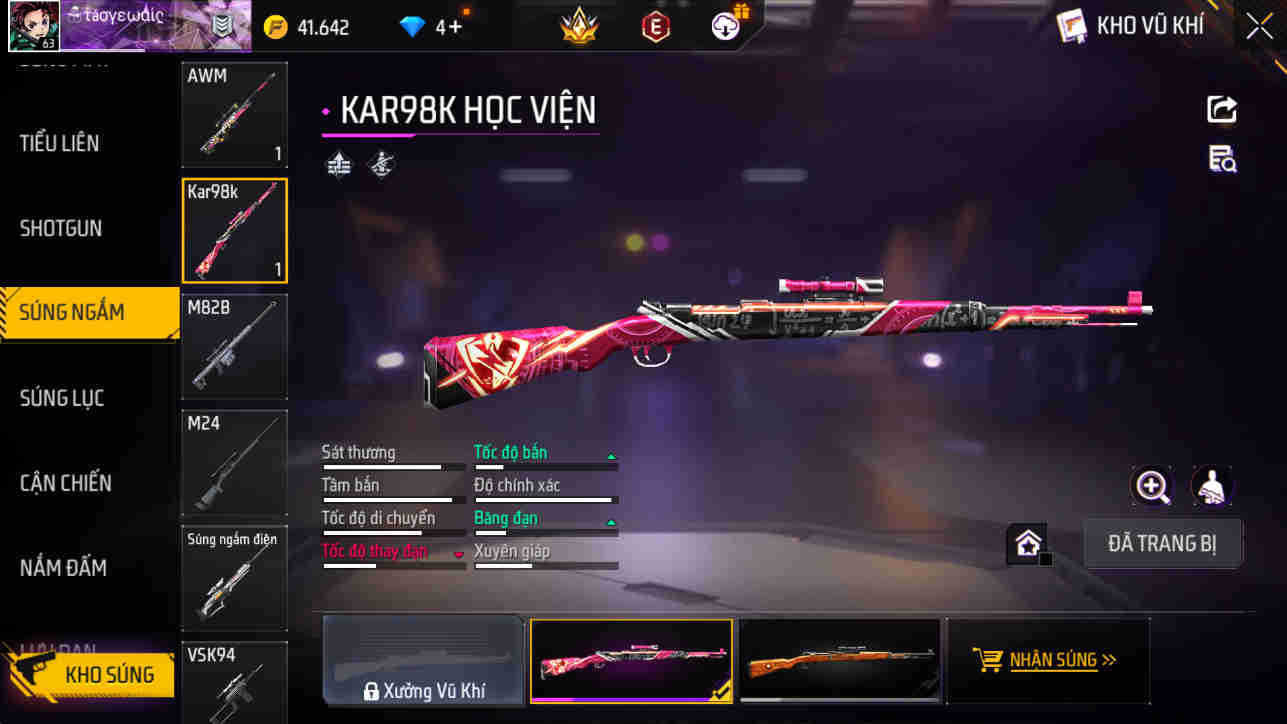Click the weapon inspect magnifier icon below share
The image size is (1287, 724).
point(1221,160)
